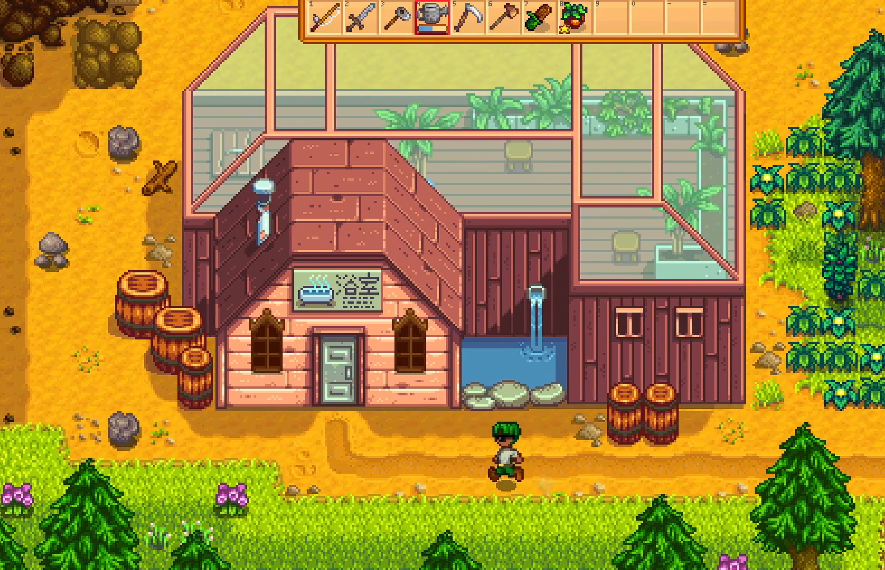885x570 pixels.
Task: Select the fishing rod in the hotbar
Action: click(x=325, y=18)
